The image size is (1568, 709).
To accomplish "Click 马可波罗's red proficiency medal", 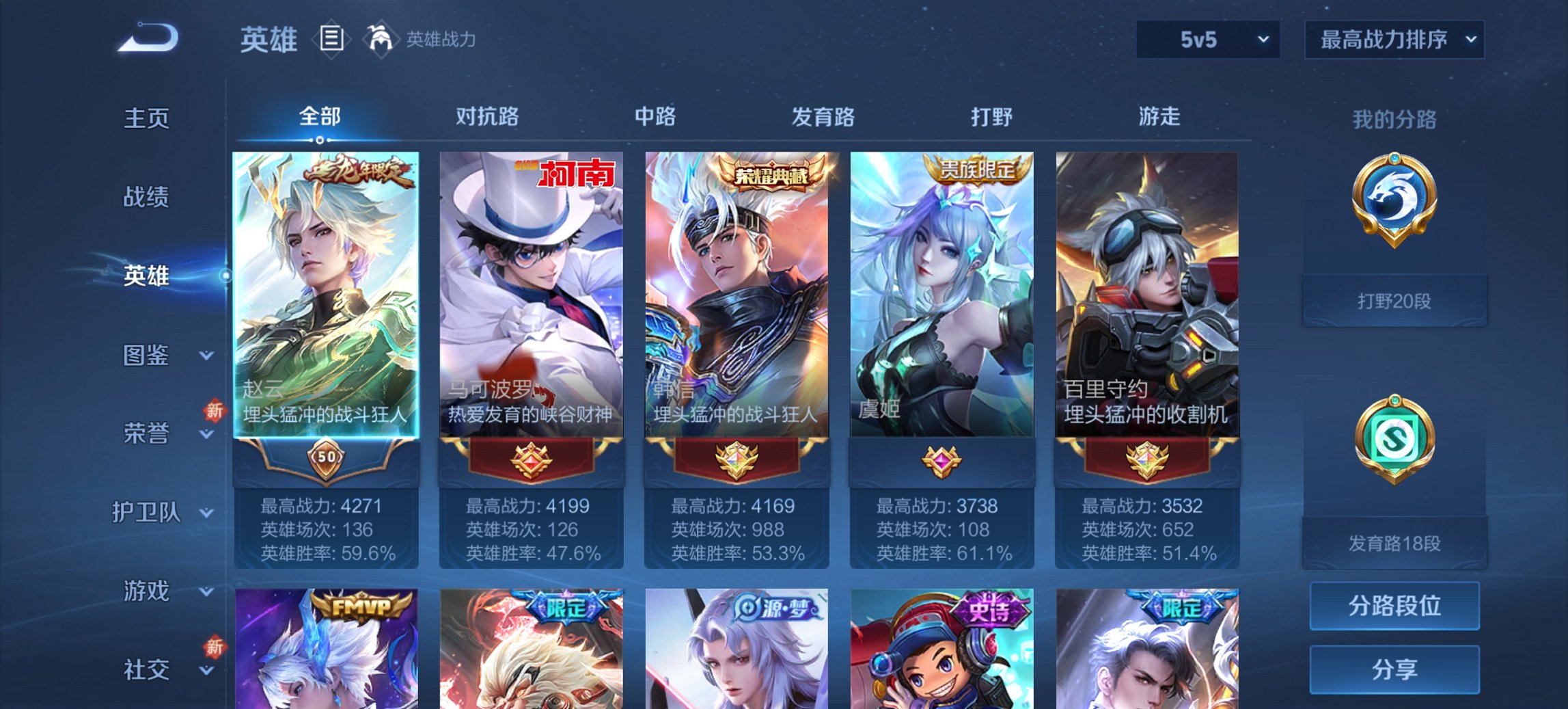I will (x=532, y=461).
